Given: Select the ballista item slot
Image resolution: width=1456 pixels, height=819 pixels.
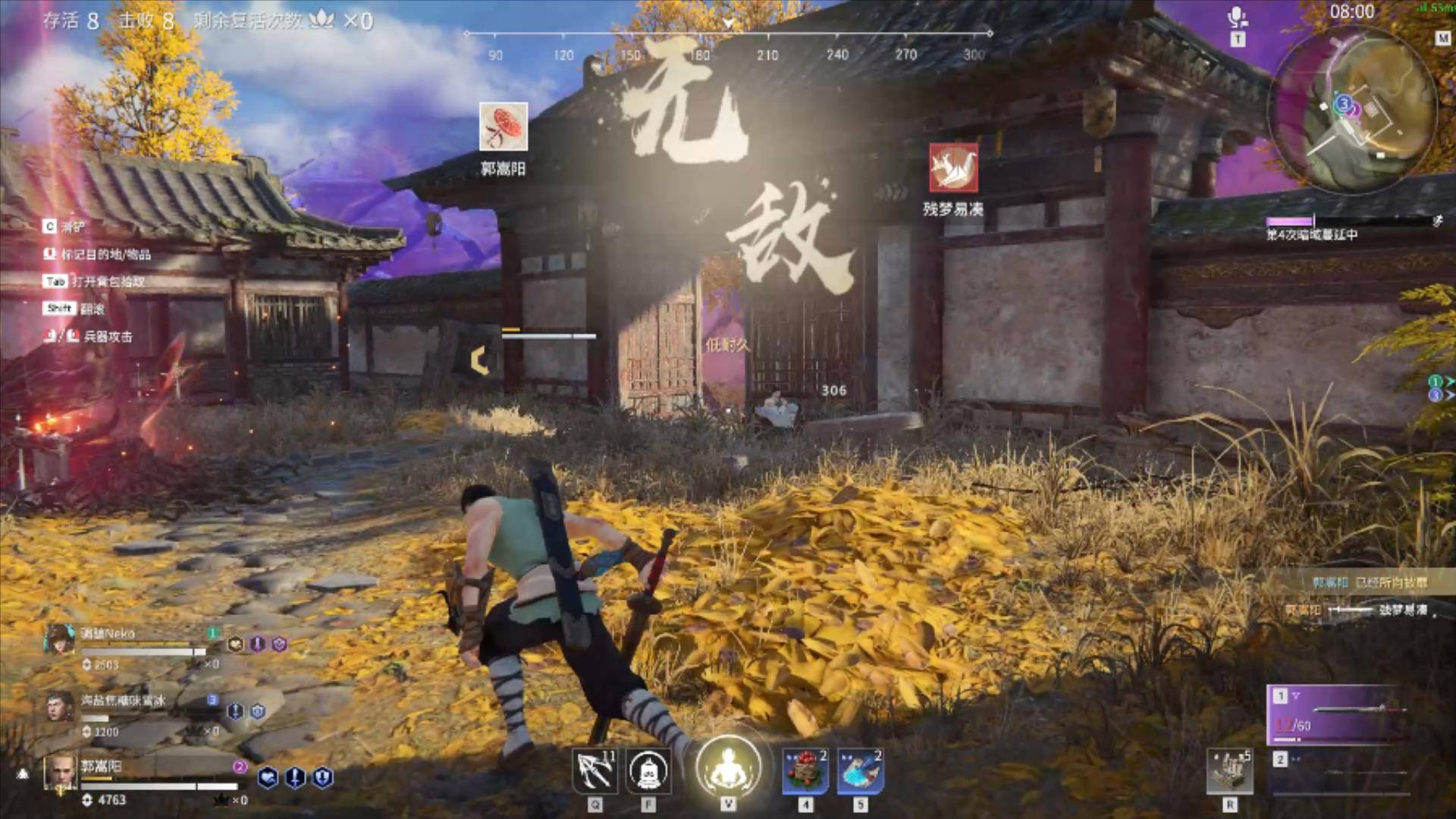Looking at the screenshot, I should [1229, 772].
